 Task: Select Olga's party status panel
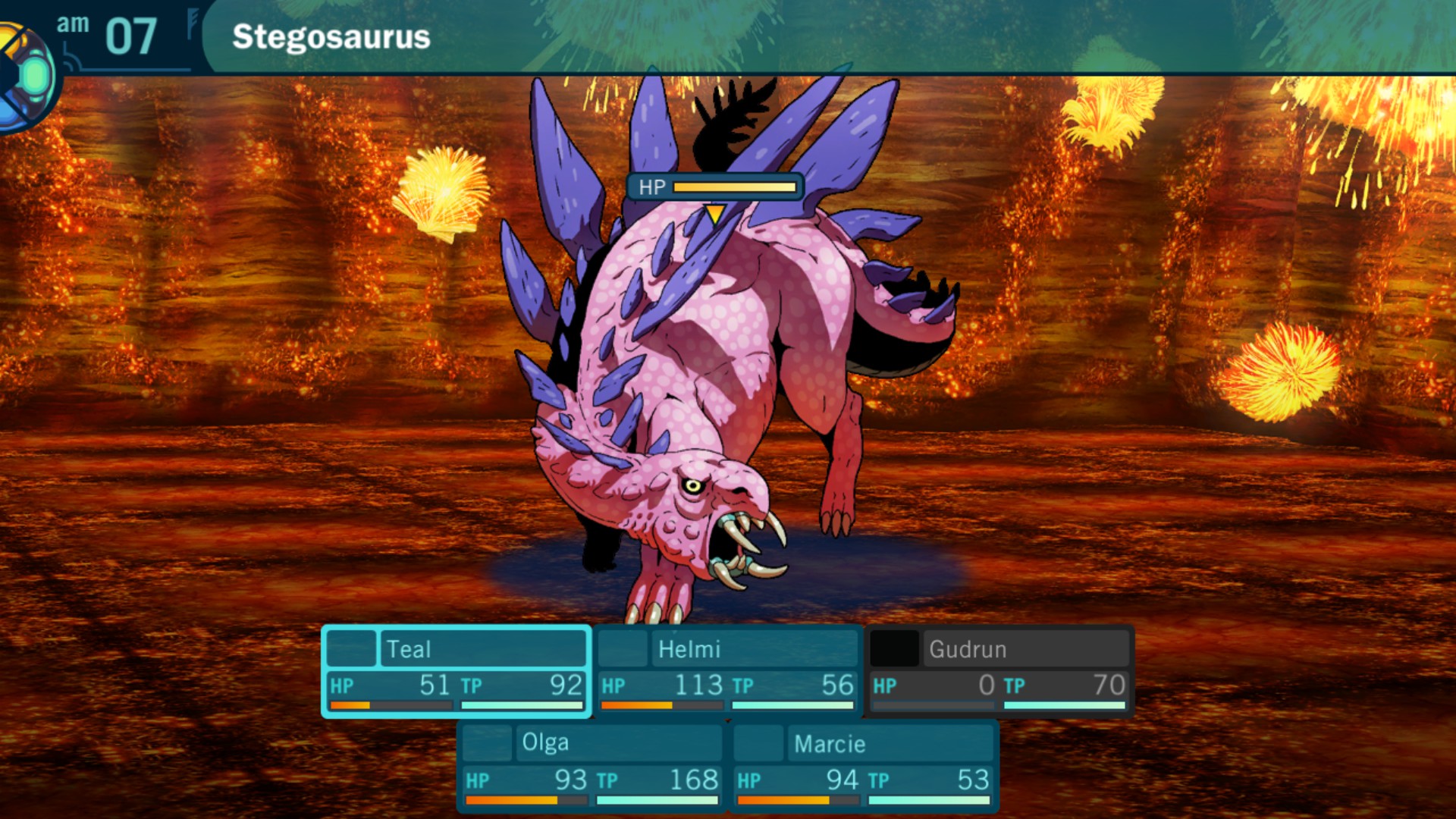point(591,766)
